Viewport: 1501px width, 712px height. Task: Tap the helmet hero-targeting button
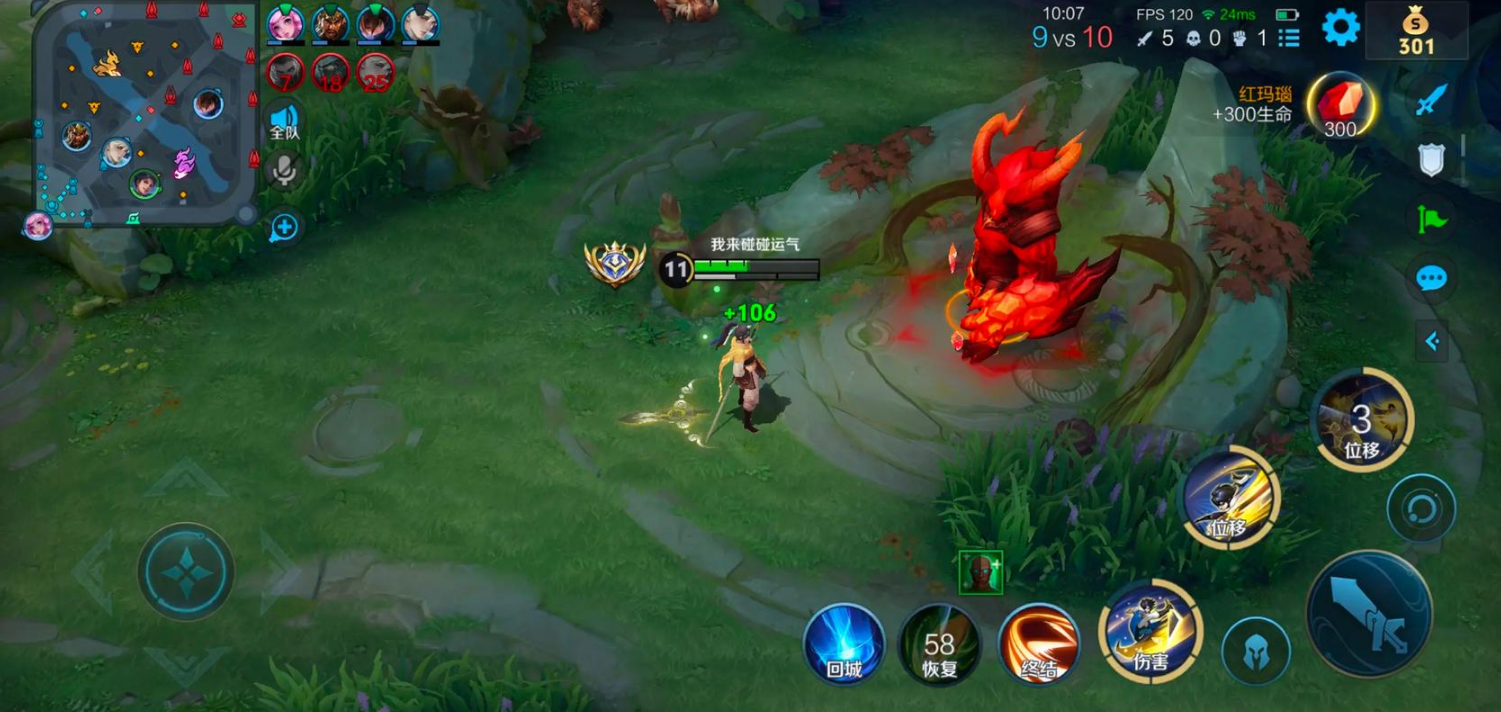tap(1256, 652)
